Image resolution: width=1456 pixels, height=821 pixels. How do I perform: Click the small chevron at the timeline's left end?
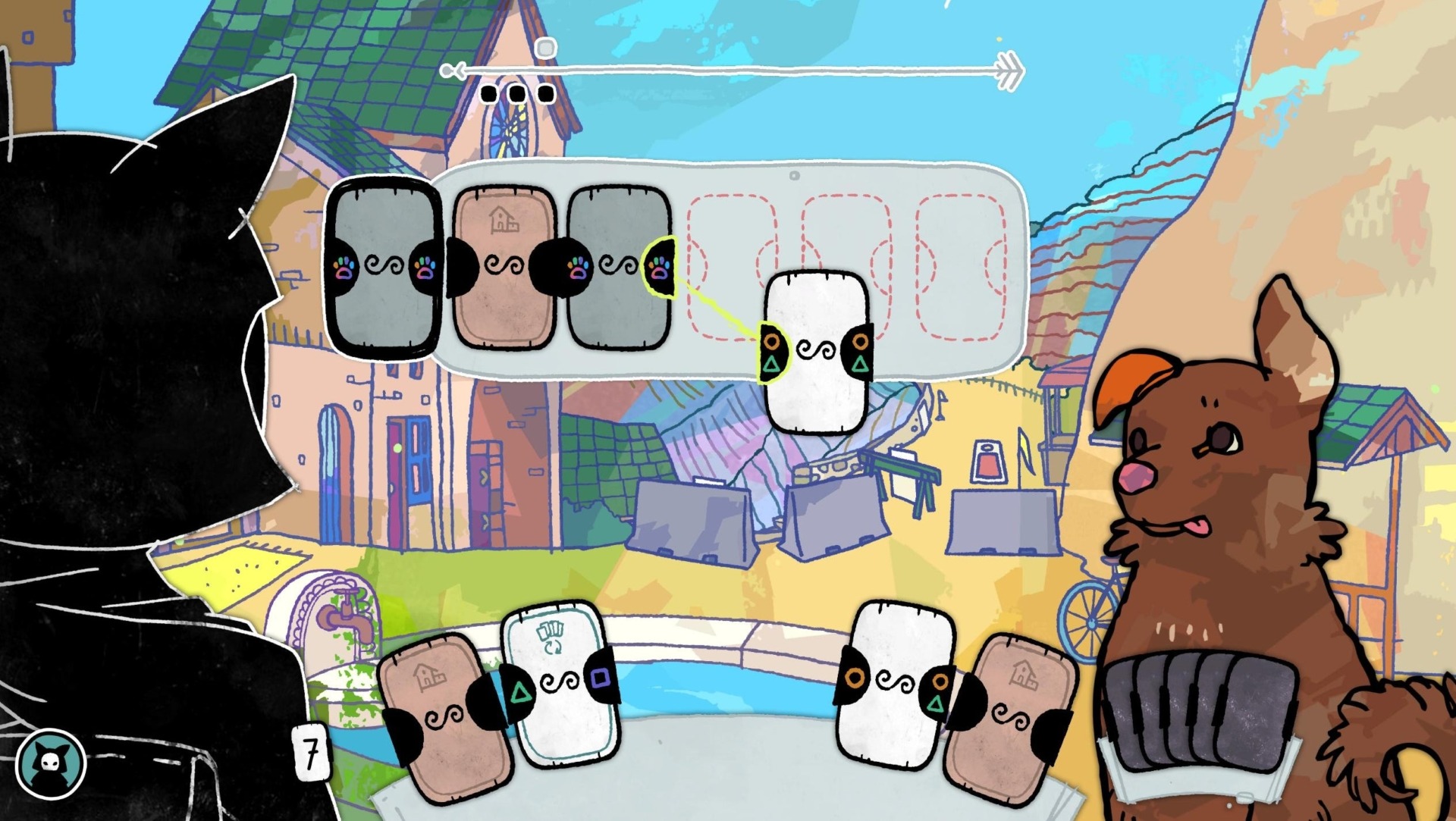[x=453, y=71]
